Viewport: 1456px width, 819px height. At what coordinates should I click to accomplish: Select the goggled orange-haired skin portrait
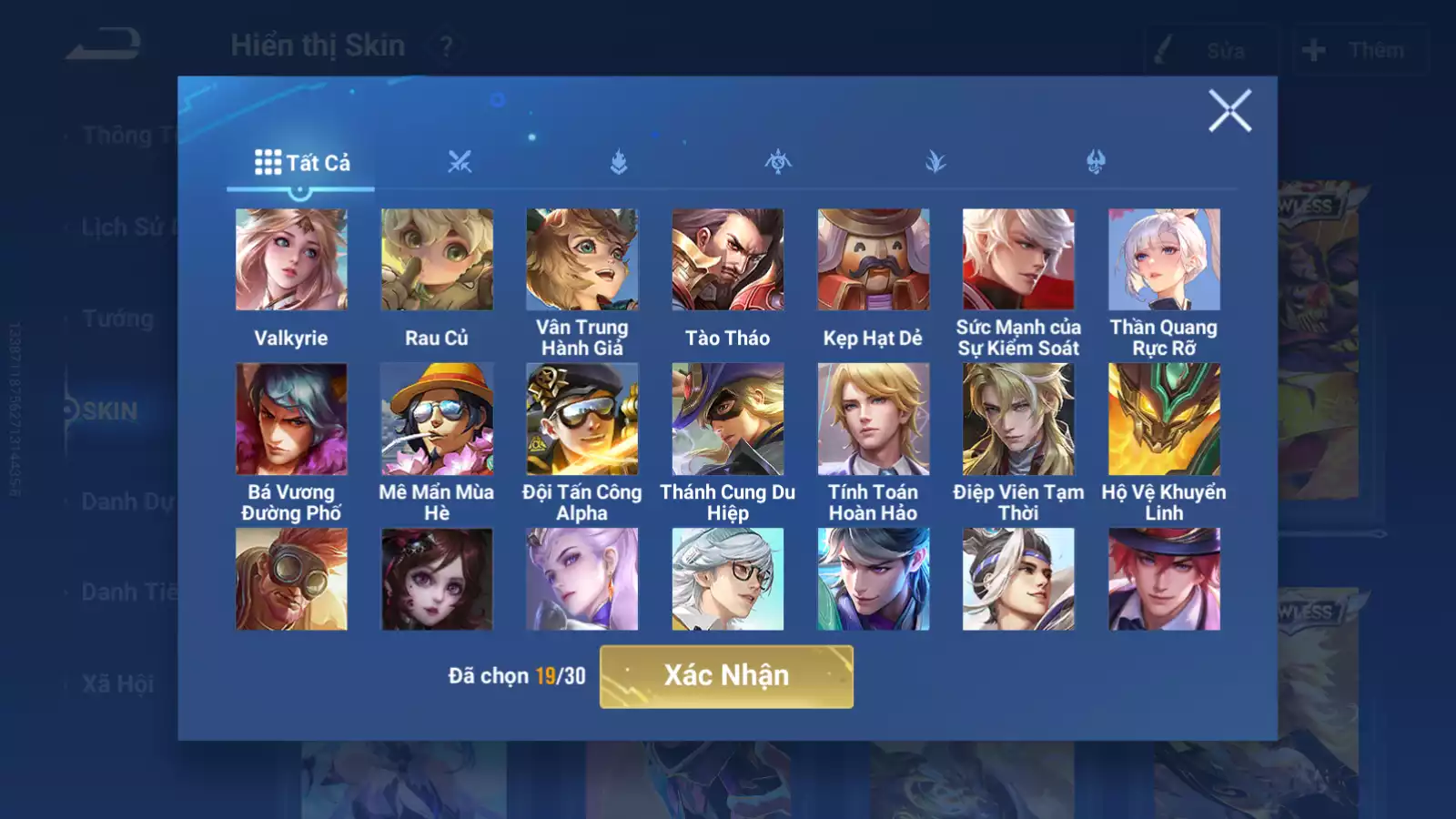coord(291,580)
